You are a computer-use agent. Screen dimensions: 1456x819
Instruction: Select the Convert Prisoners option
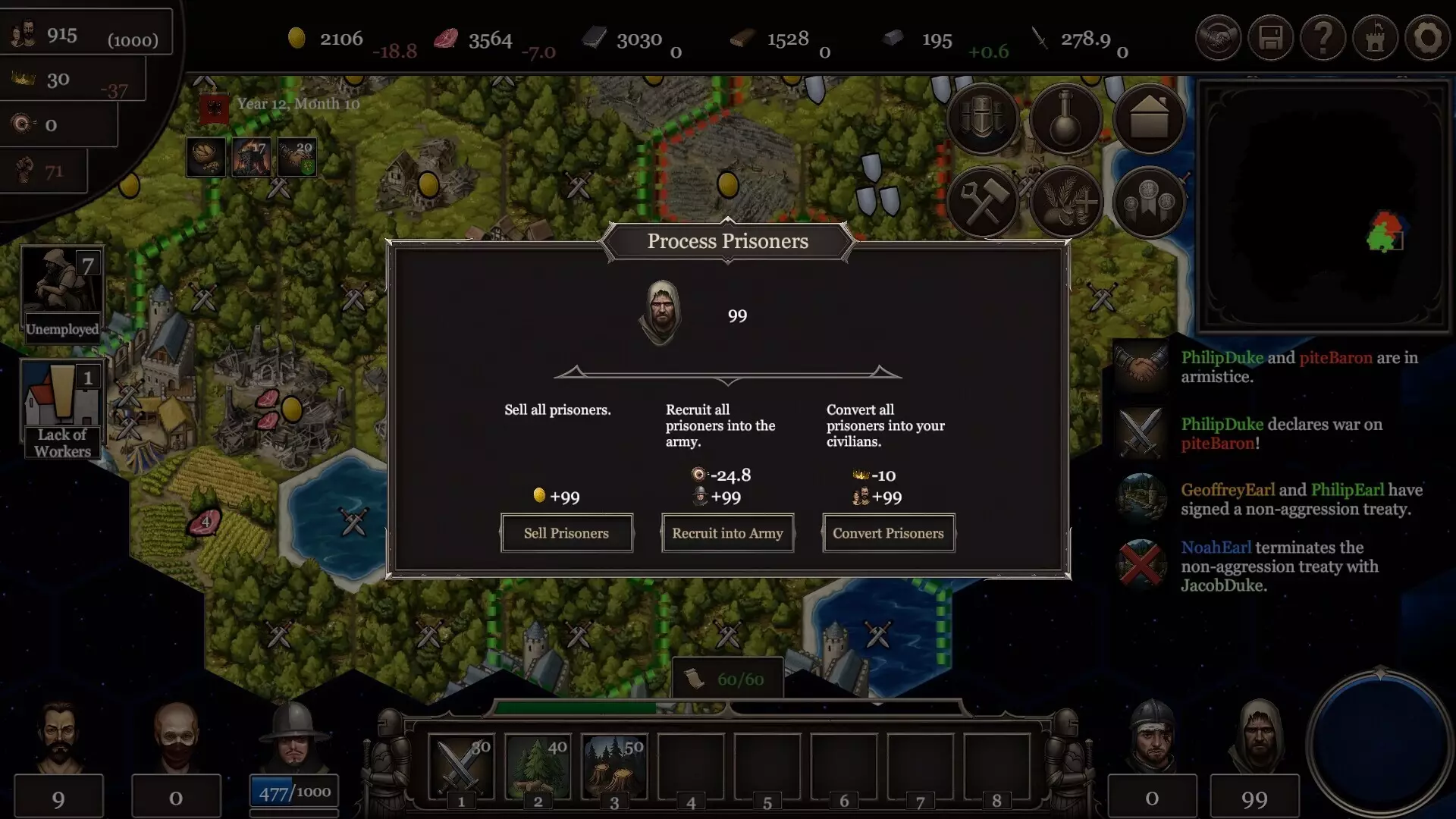pos(888,533)
